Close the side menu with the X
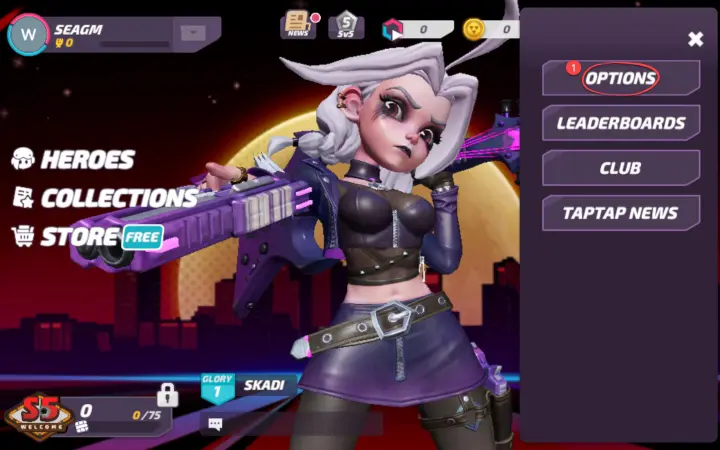This screenshot has width=720, height=450. (x=696, y=39)
